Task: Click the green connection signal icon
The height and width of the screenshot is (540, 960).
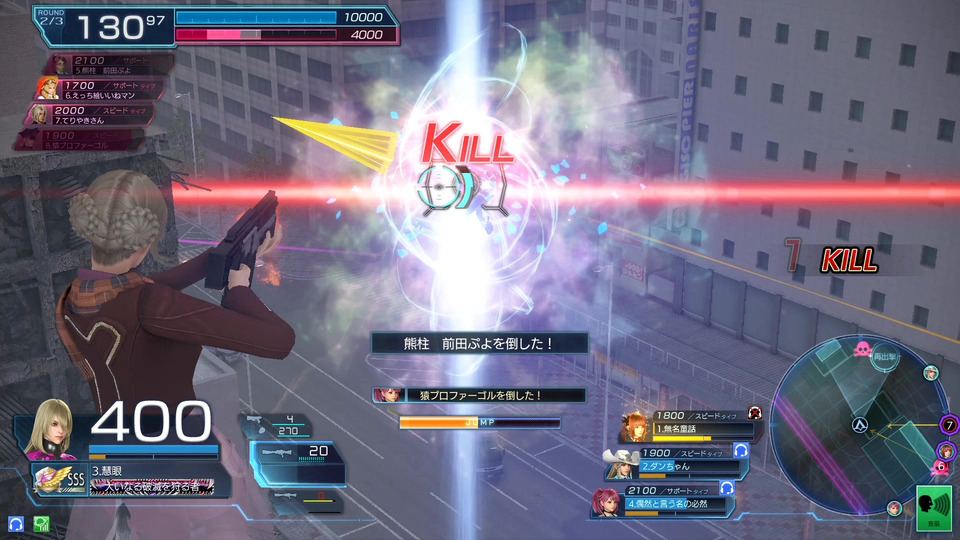Action: click(41, 523)
